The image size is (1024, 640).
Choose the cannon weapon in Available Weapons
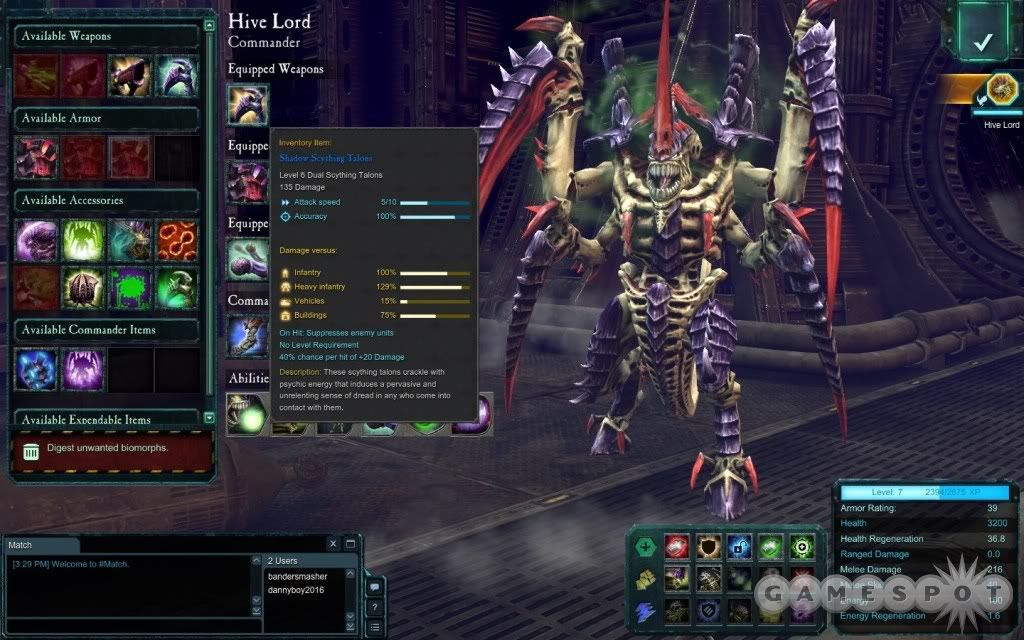click(x=130, y=76)
